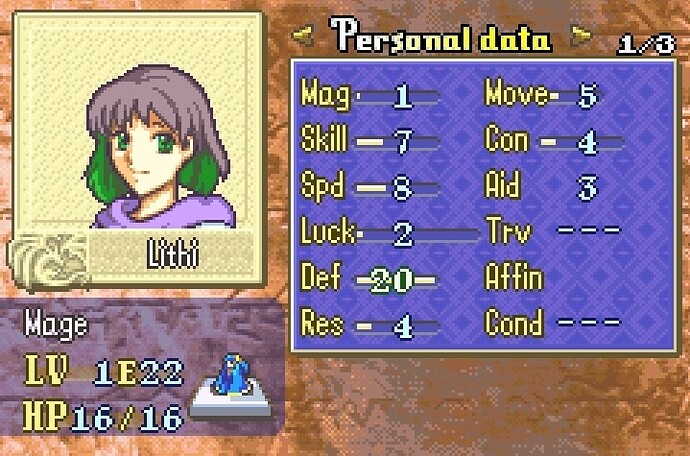Highlight the Spd stat entry
The image size is (690, 456).
click(369, 187)
